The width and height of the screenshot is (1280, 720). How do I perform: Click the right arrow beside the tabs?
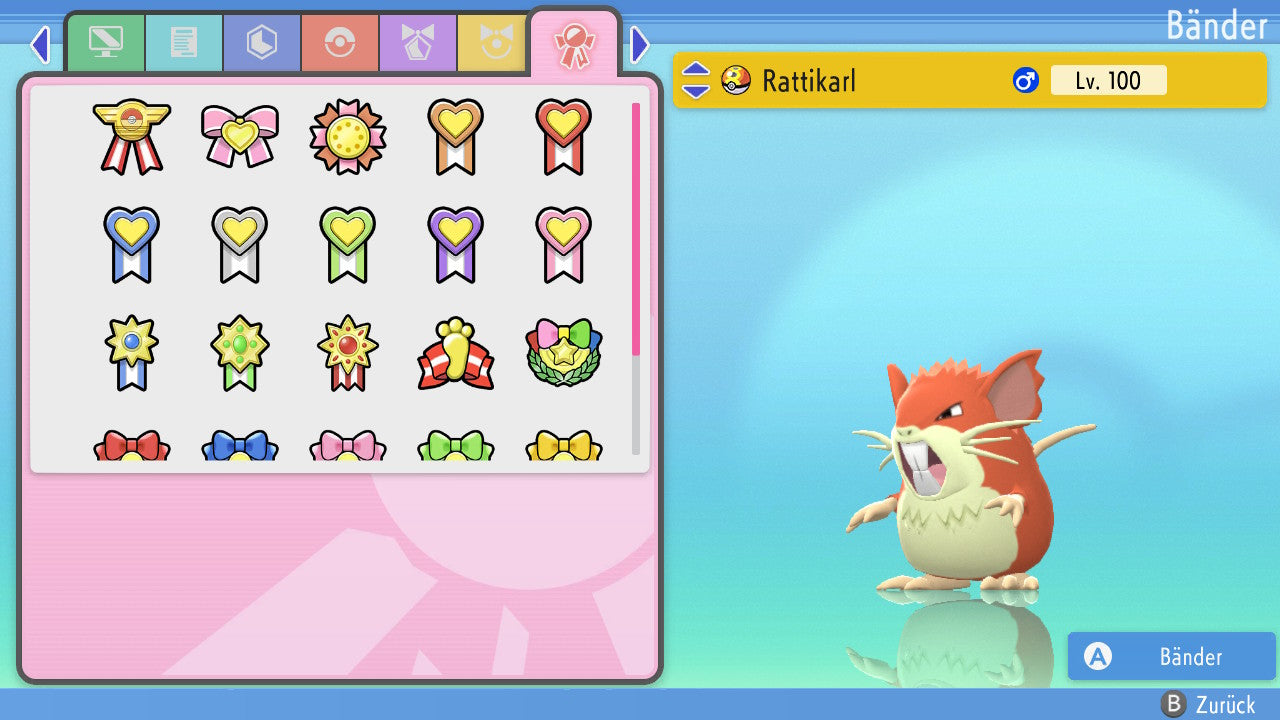click(x=640, y=44)
